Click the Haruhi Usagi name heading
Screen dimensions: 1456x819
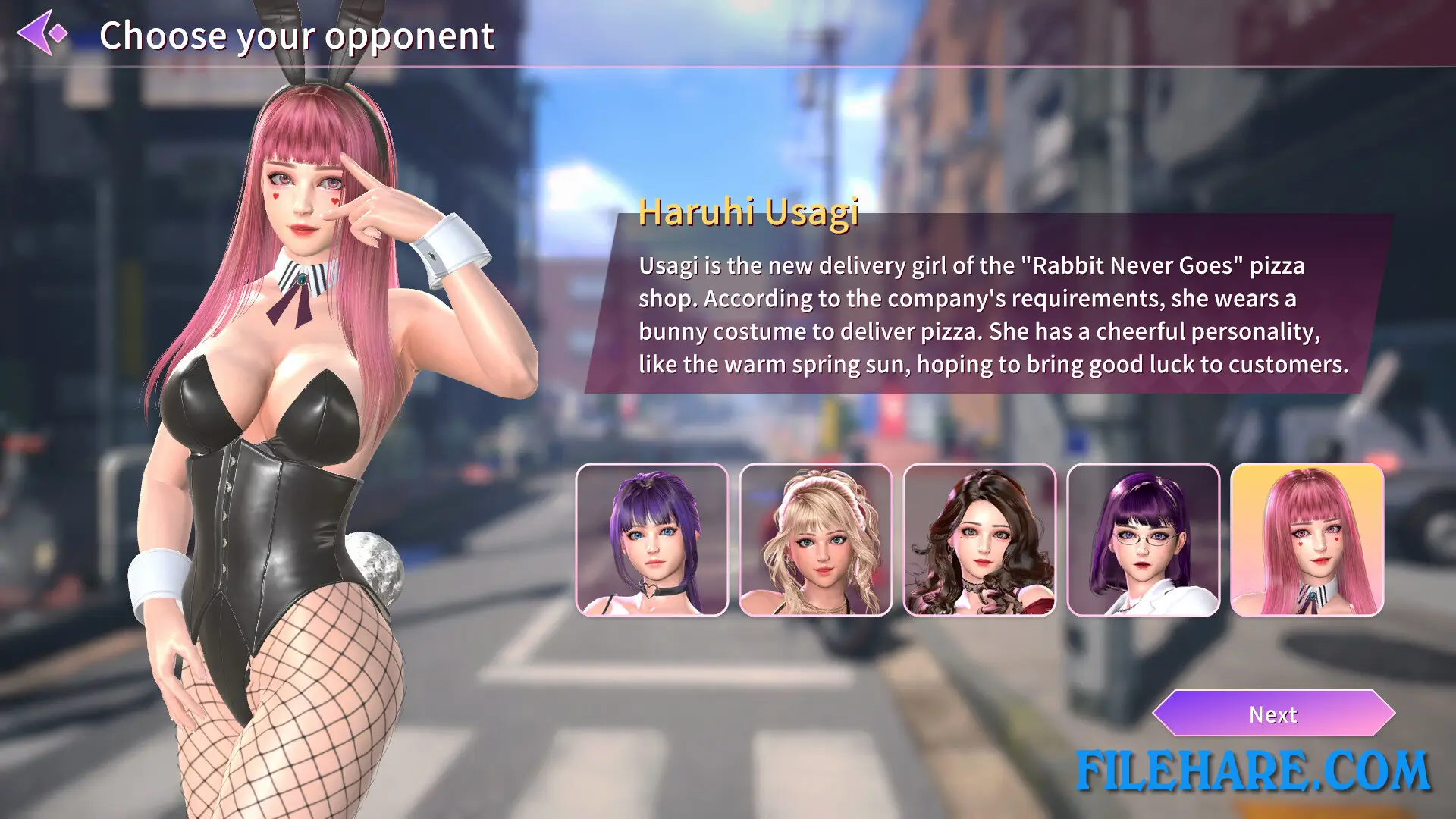pos(749,215)
